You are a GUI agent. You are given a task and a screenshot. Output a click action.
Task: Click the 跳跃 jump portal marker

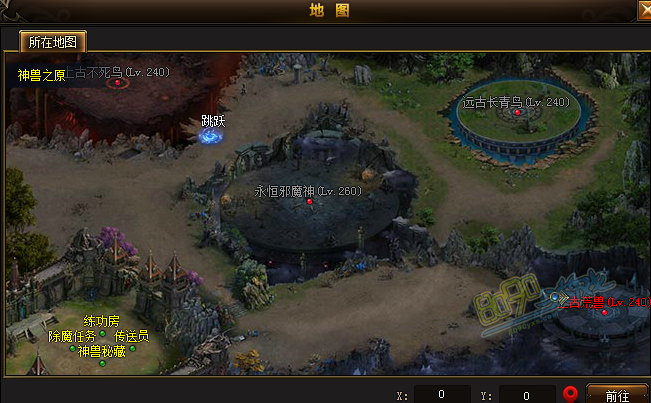pos(212,134)
